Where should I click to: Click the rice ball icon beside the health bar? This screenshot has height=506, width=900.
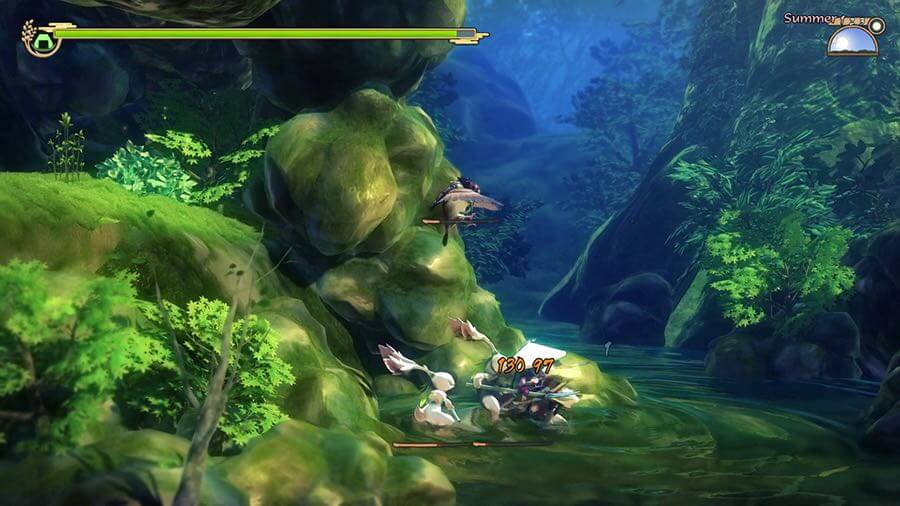pos(41,39)
